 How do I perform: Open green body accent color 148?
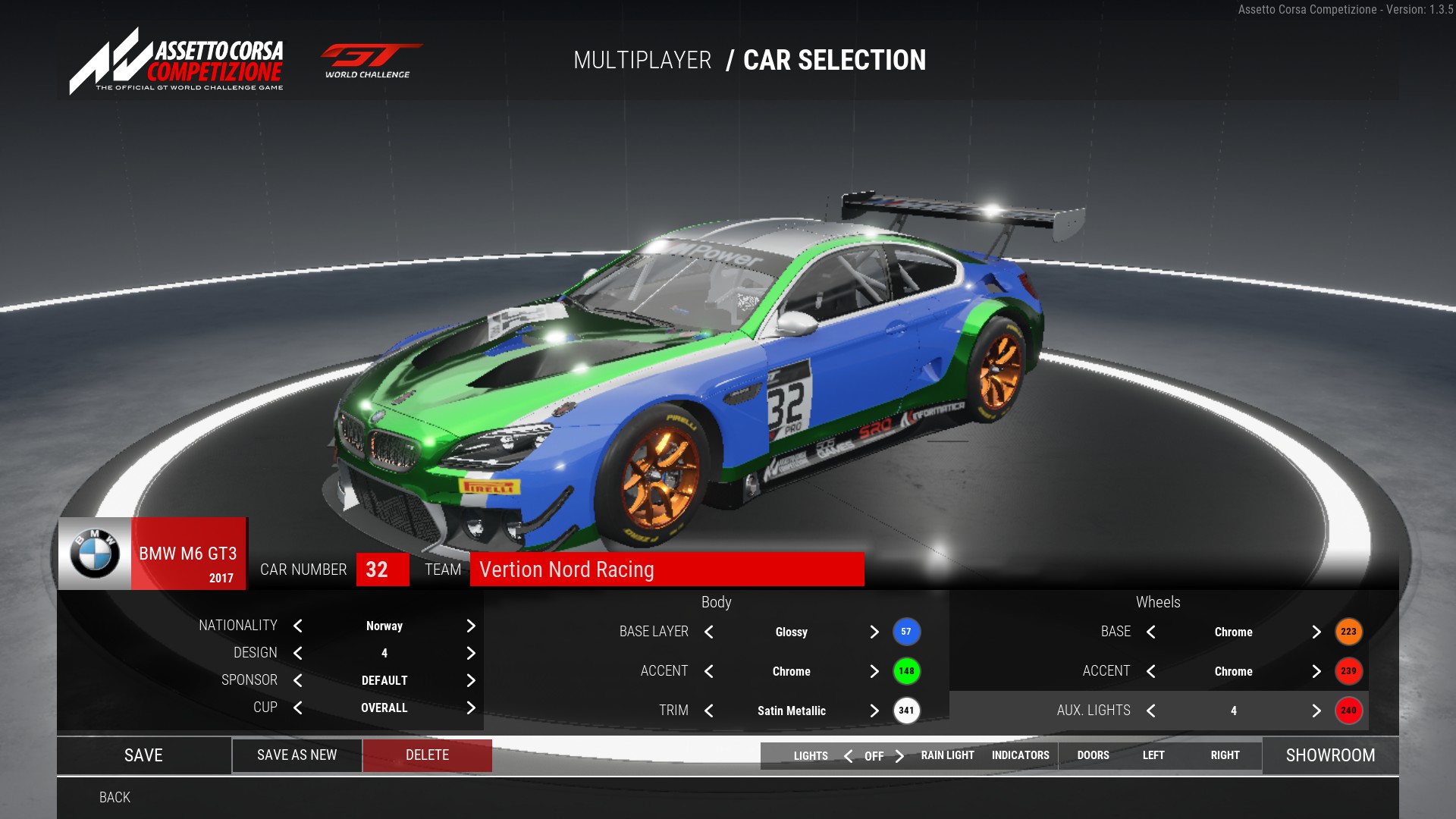906,671
